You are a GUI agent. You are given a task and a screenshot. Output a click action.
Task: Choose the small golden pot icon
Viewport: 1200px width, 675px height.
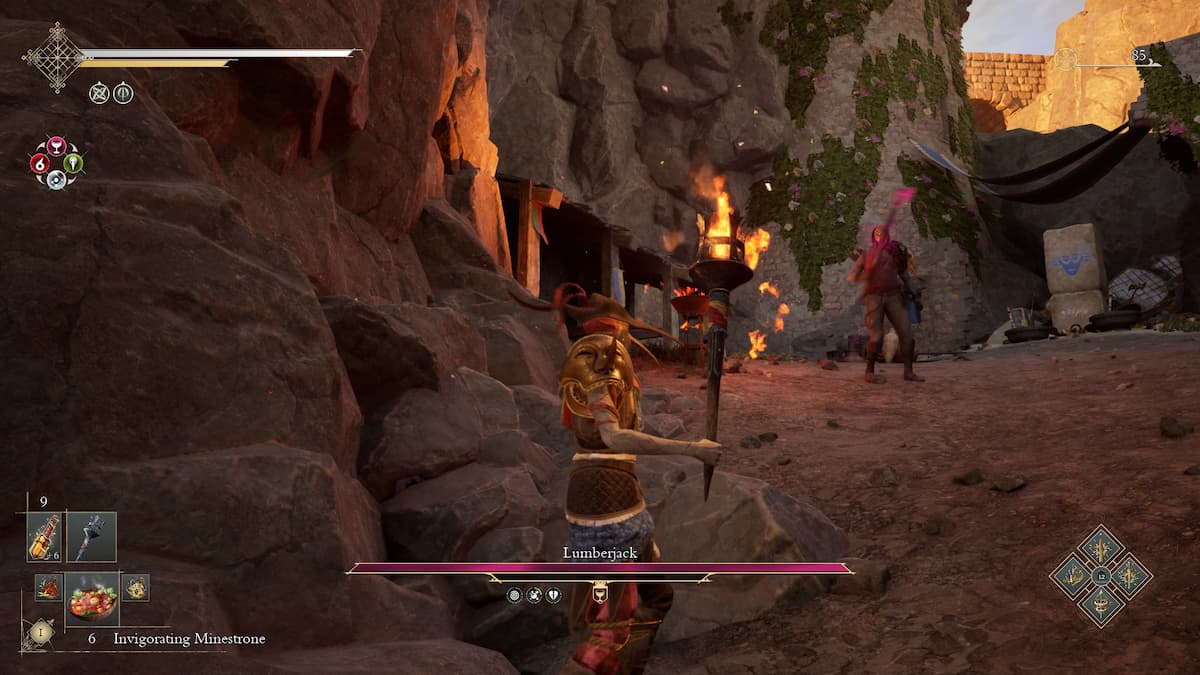coord(135,587)
